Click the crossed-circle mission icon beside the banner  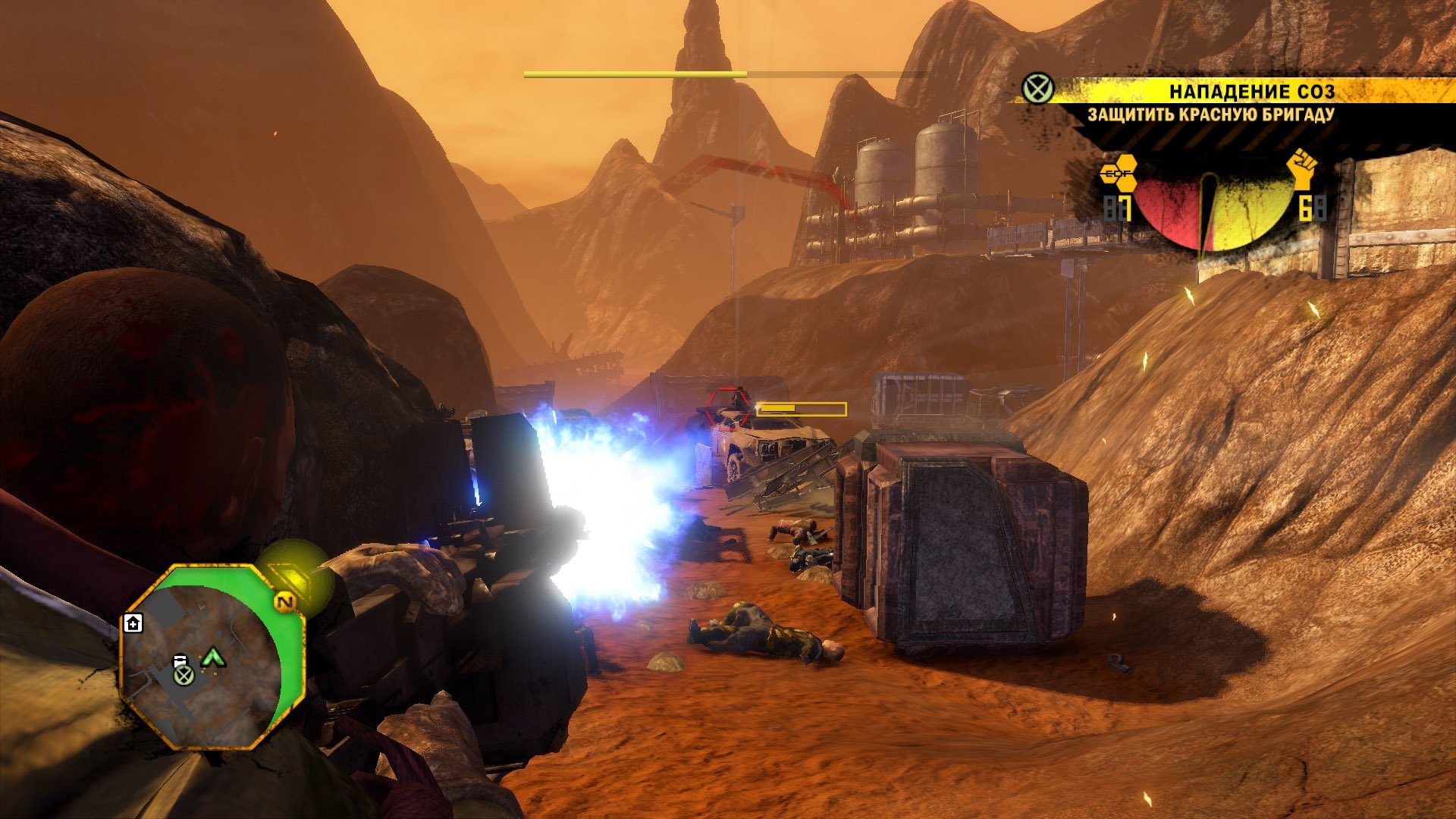1037,89
